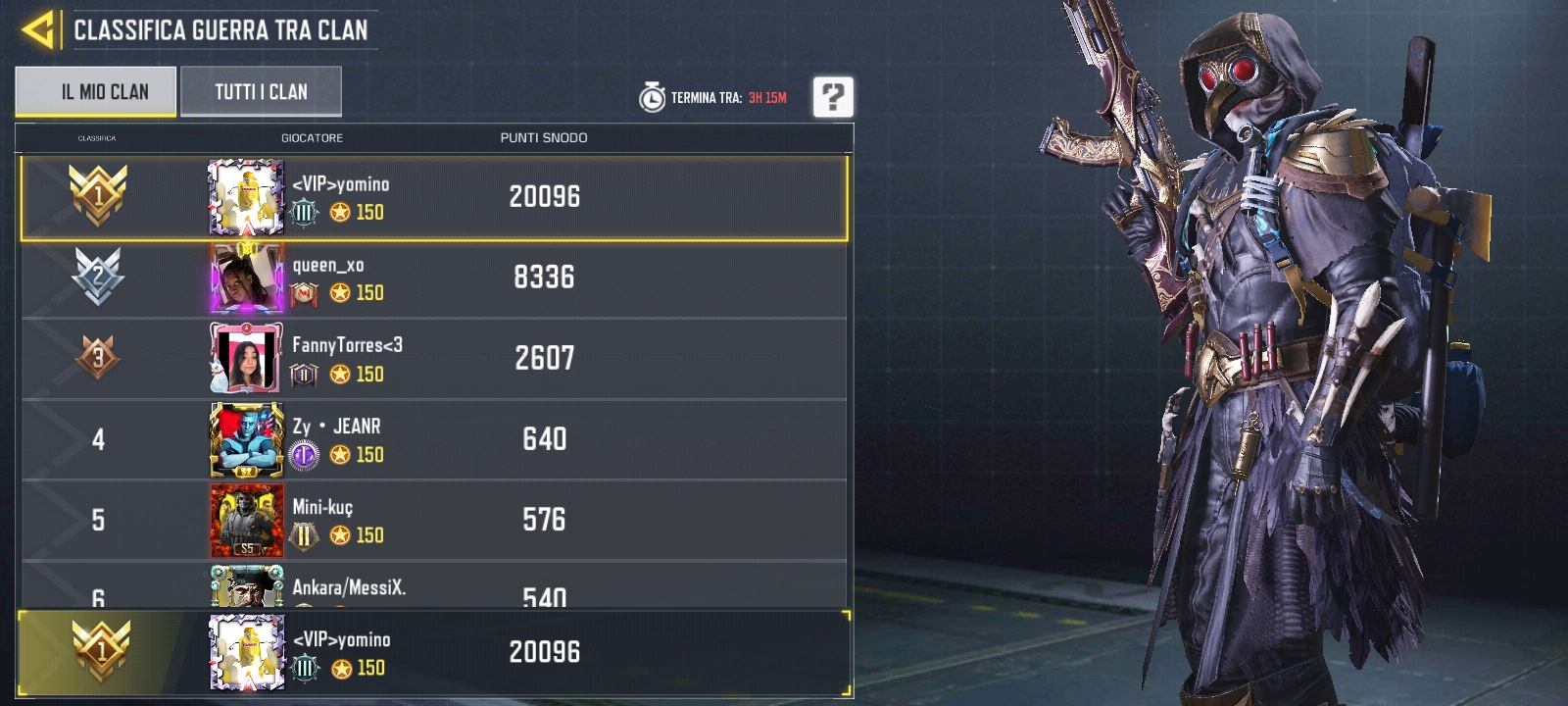Click the gold rank 1 medal badge
Viewport: 1568px width, 706px height.
click(98, 196)
